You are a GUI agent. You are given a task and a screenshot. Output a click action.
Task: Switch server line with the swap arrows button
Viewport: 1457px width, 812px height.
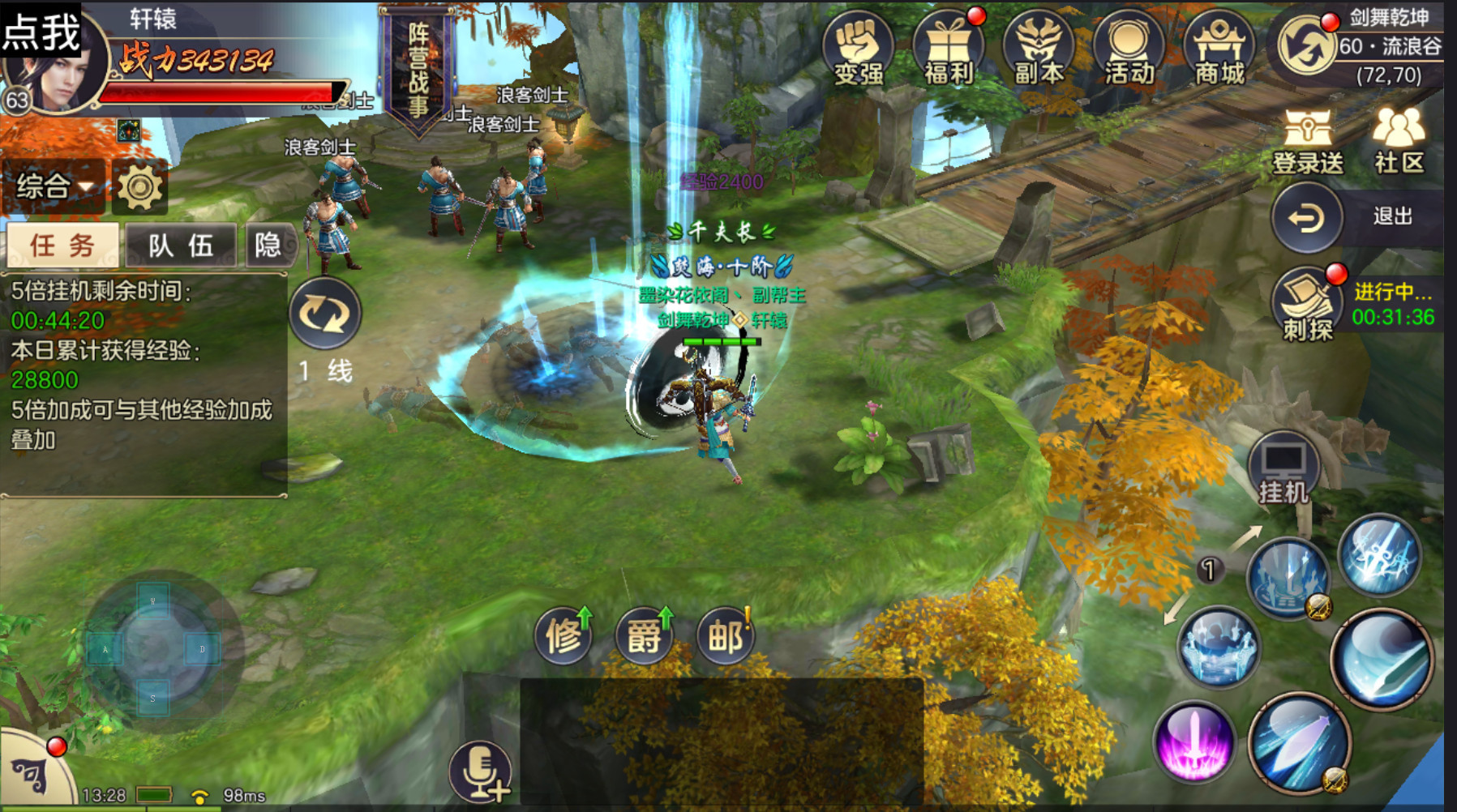click(x=324, y=314)
